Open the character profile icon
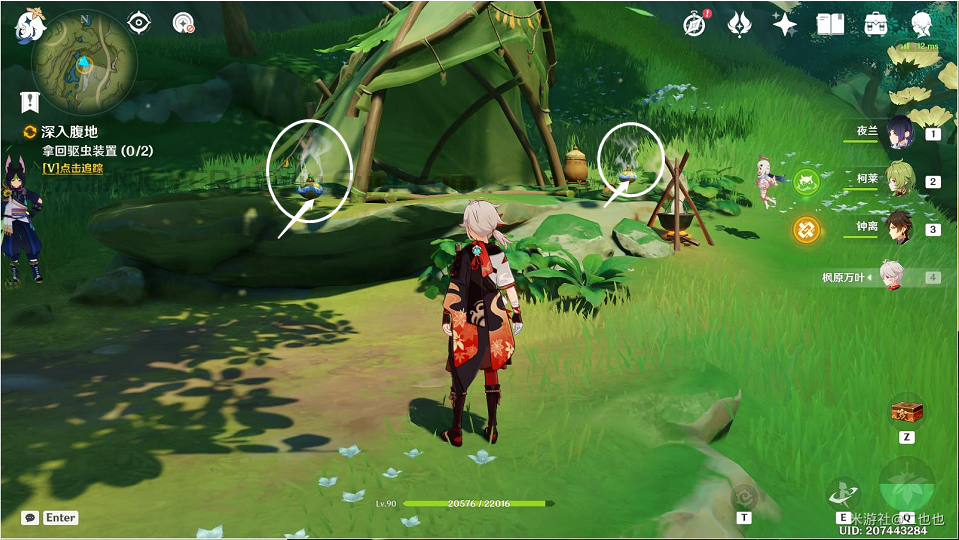This screenshot has height=540, width=959. coord(922,24)
